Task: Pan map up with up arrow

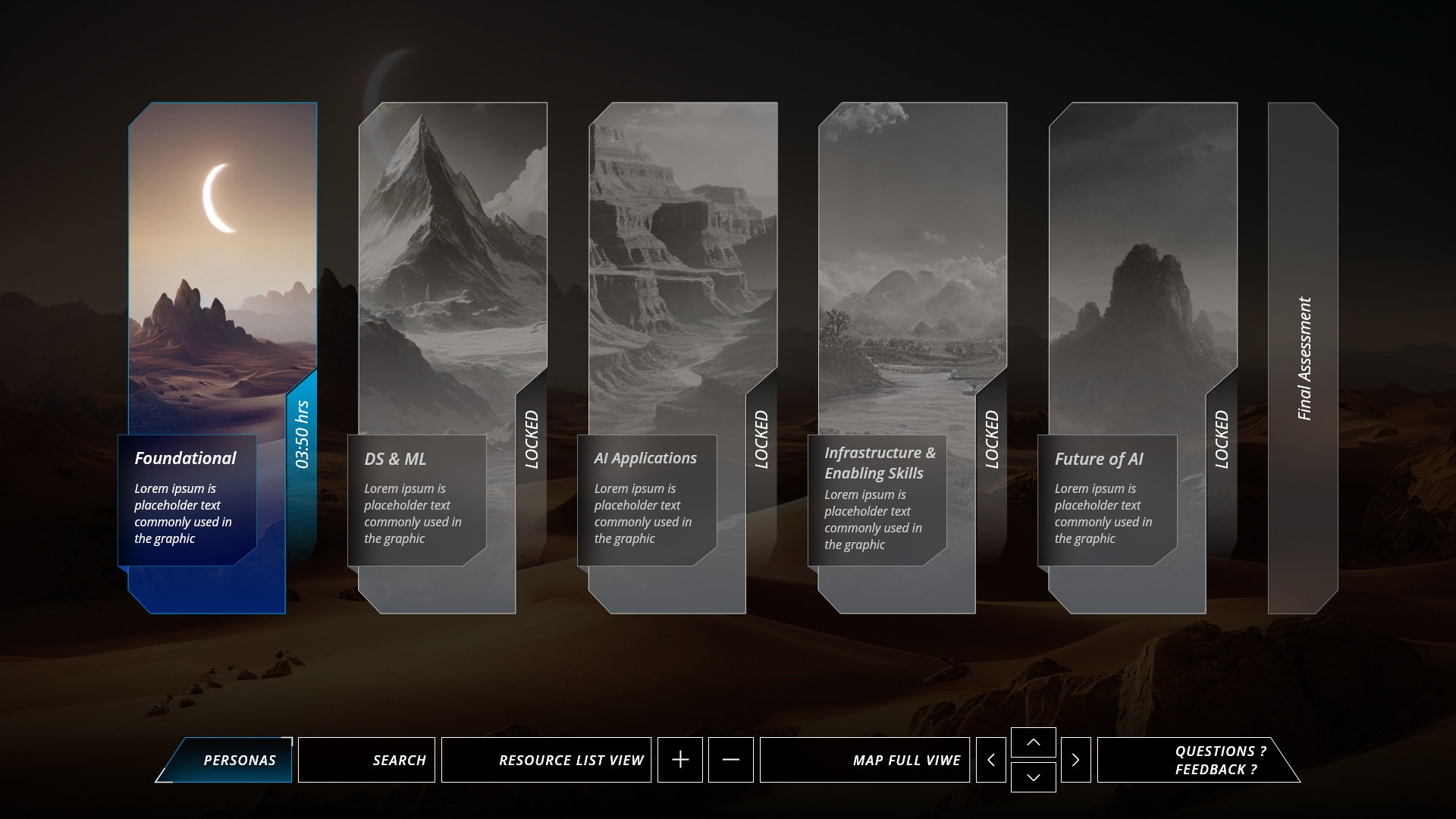Action: [1034, 742]
